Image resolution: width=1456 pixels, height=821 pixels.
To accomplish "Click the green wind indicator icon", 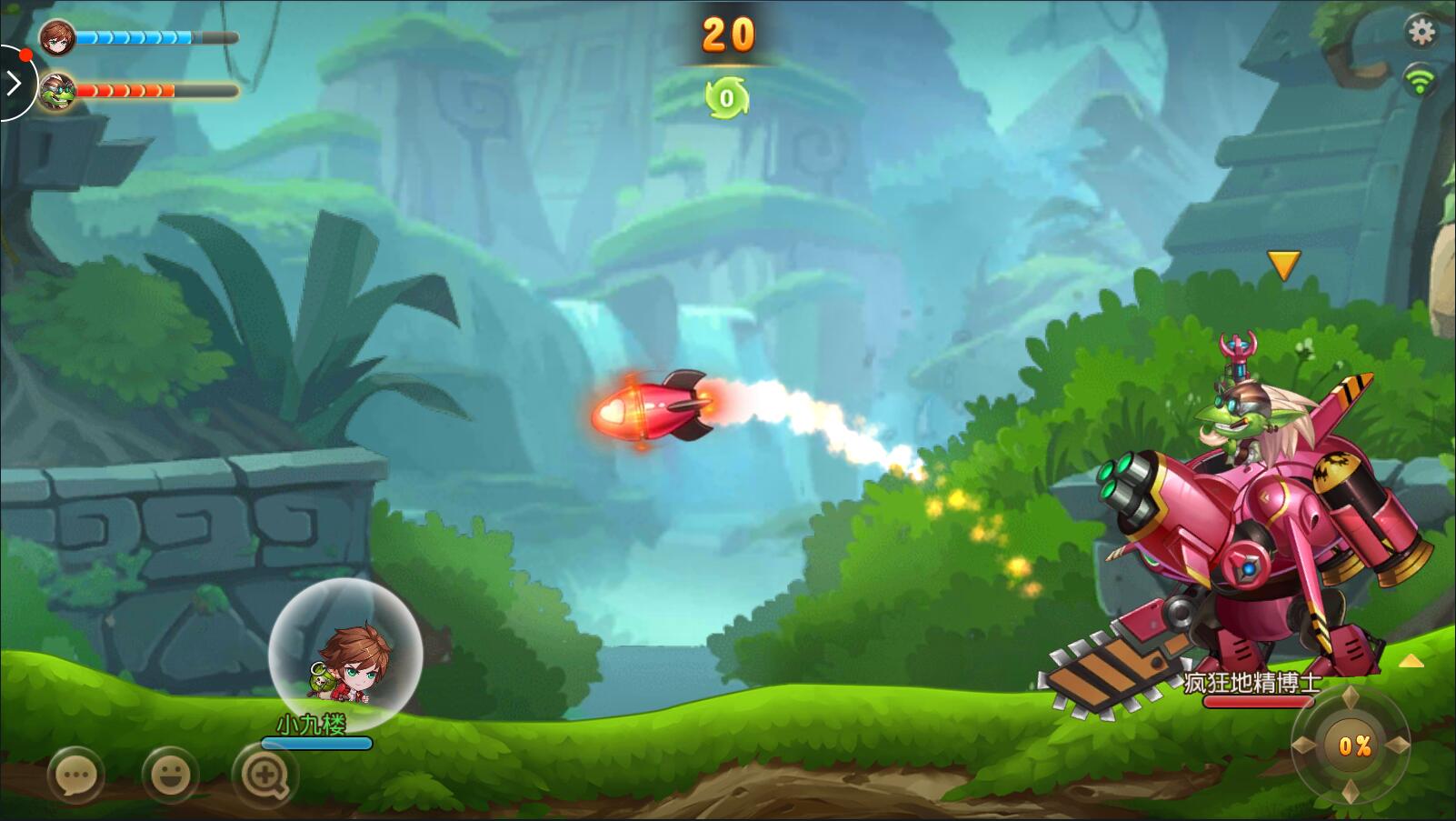I will point(726,98).
